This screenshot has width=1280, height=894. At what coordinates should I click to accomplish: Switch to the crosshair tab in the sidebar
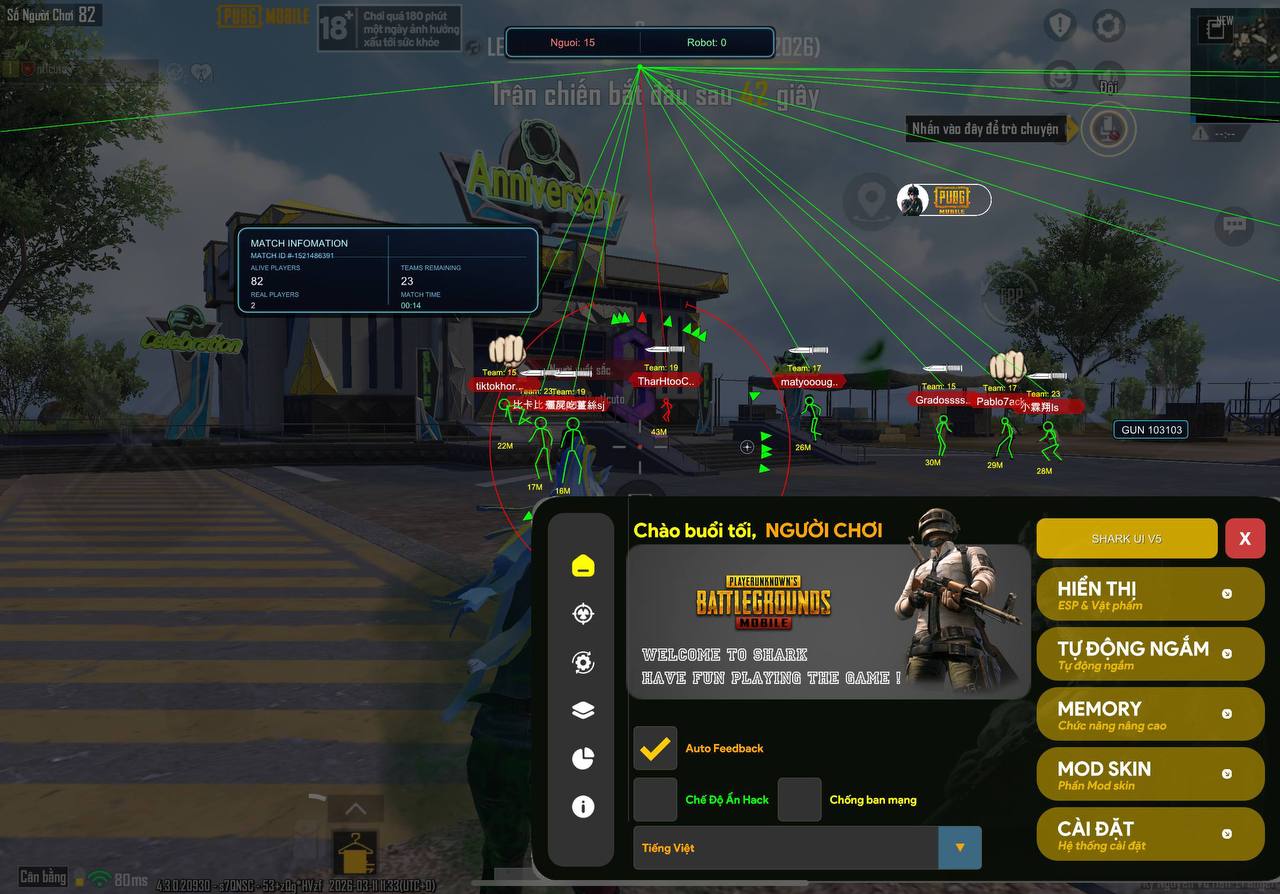[583, 614]
